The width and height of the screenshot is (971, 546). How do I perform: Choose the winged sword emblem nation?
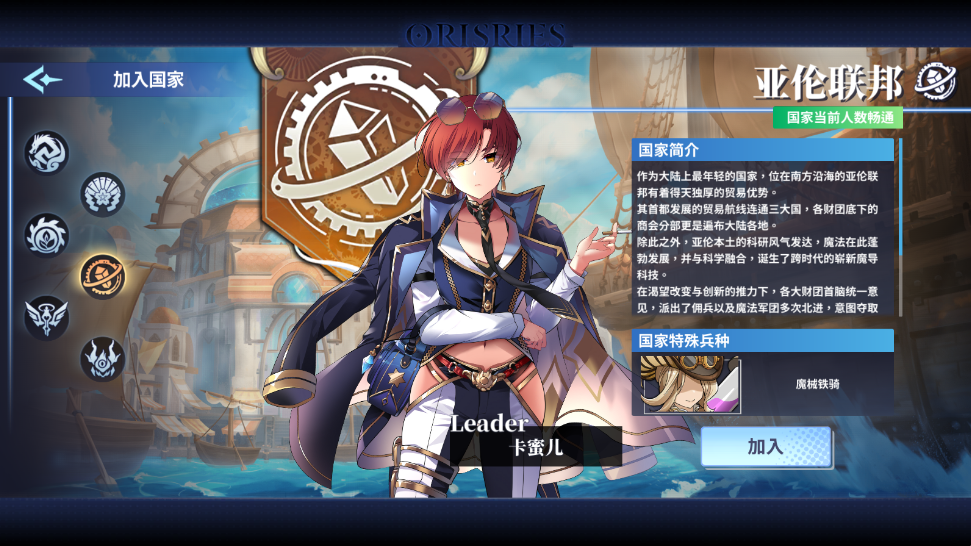(47, 317)
